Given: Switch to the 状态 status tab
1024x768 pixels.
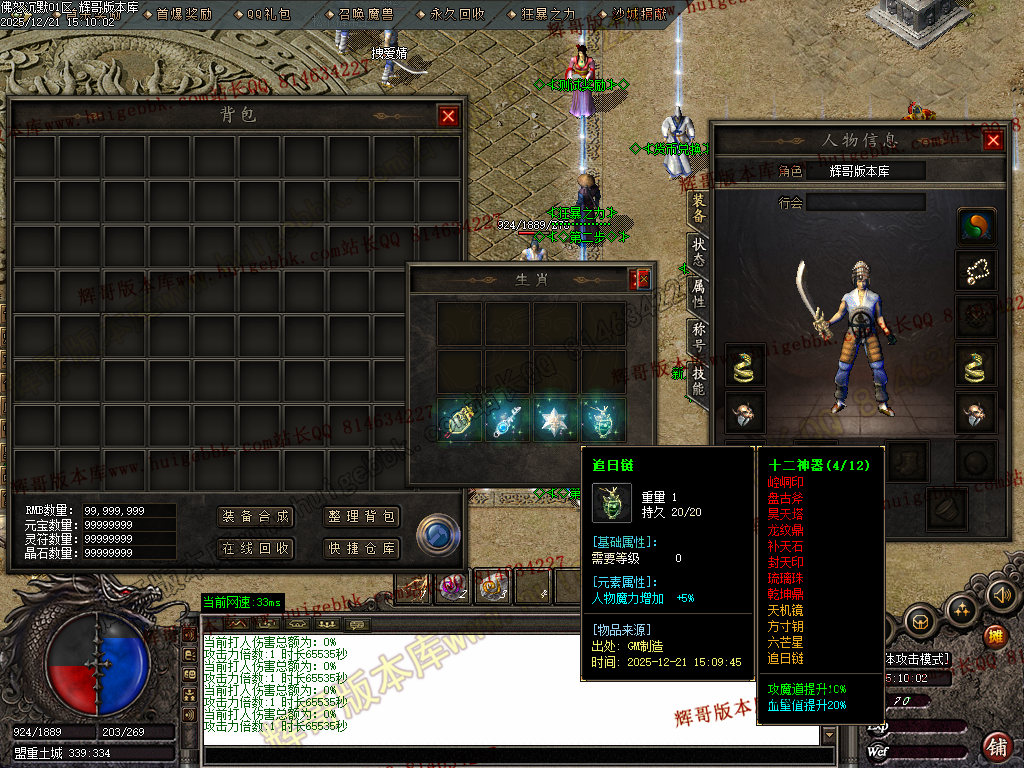Looking at the screenshot, I should click(698, 252).
